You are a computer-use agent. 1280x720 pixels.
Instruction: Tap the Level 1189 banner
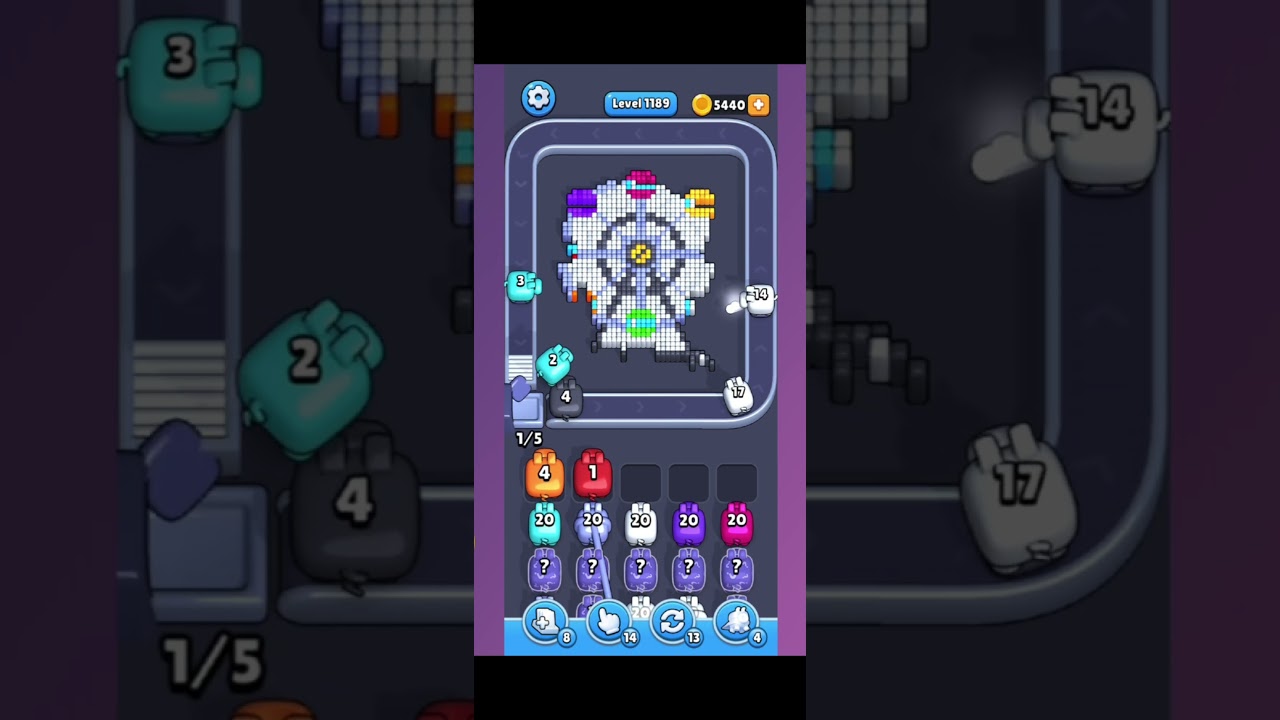pos(640,104)
